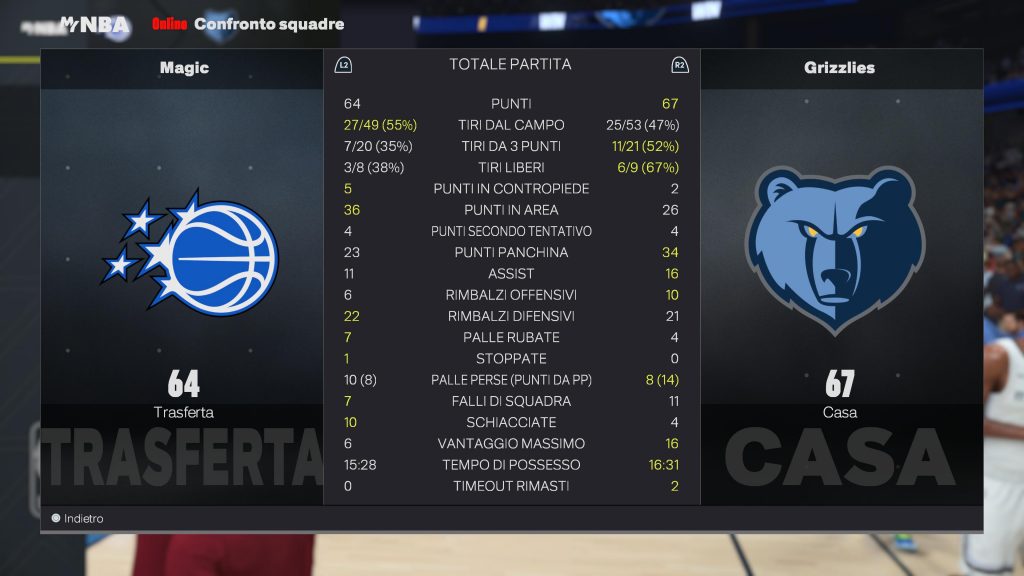Select the TOTALE PARTITA period header
1024x576 pixels.
[x=510, y=65]
